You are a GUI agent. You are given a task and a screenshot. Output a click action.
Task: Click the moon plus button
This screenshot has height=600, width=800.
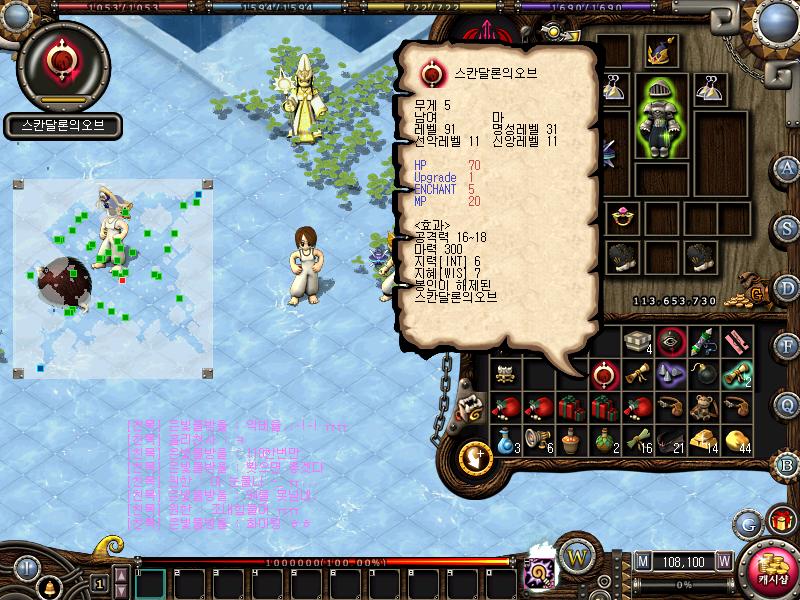tap(474, 458)
